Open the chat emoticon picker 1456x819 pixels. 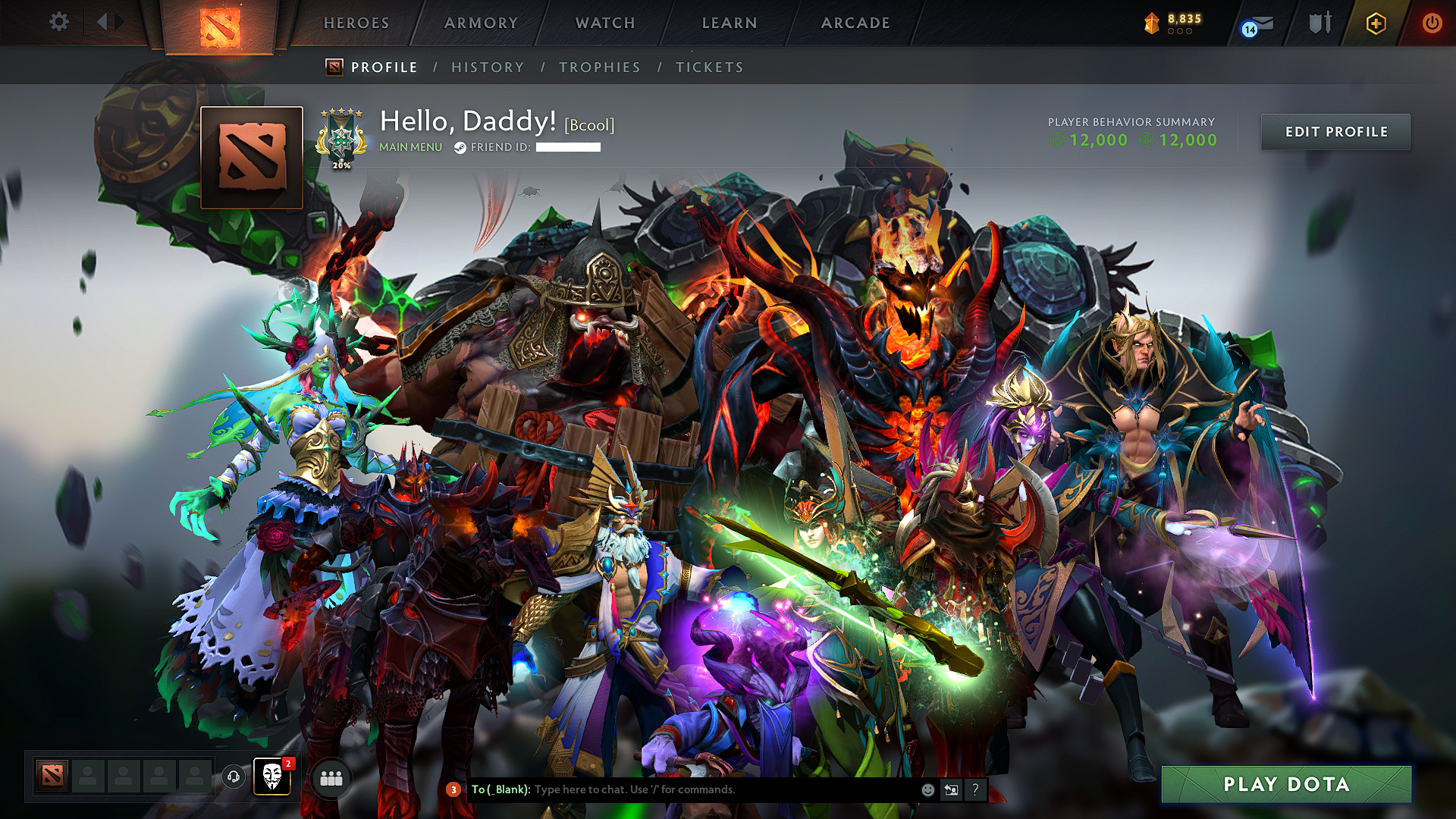tap(927, 789)
